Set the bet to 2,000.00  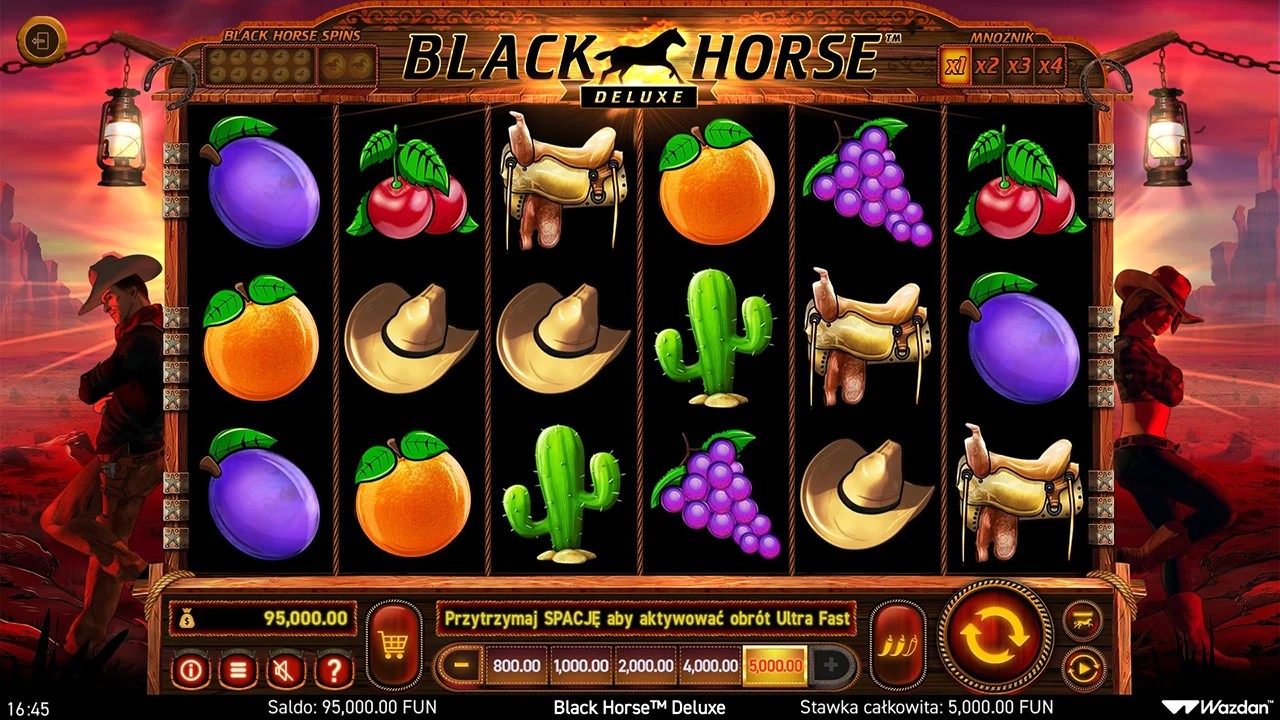pos(645,665)
